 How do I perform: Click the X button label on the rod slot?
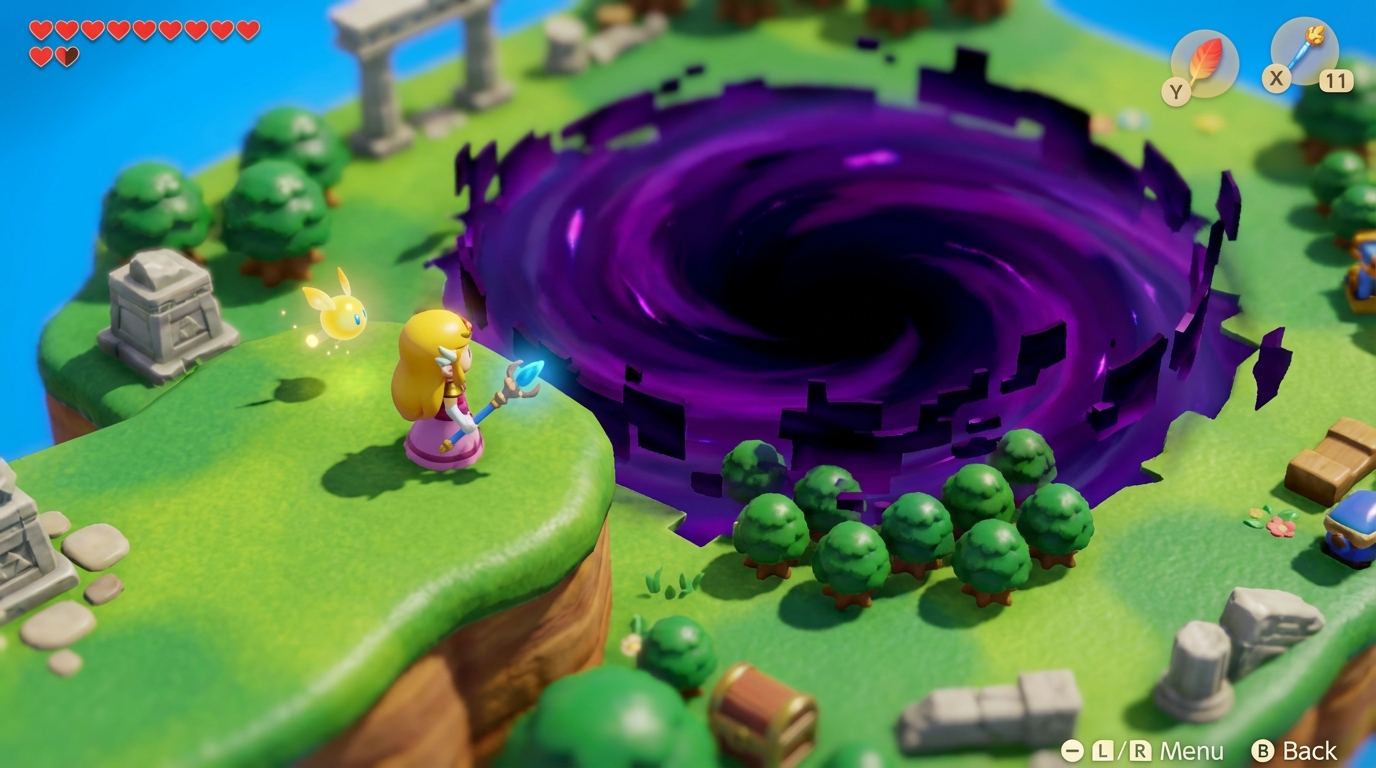[x=1276, y=79]
